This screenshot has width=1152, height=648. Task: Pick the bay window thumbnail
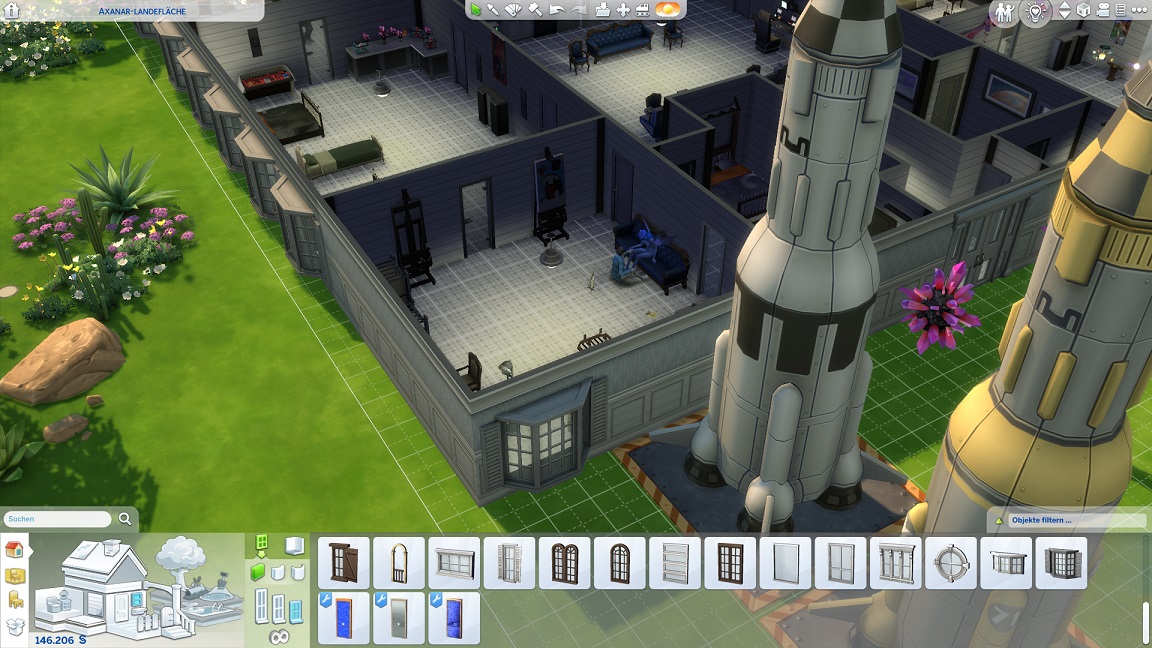tap(1061, 563)
